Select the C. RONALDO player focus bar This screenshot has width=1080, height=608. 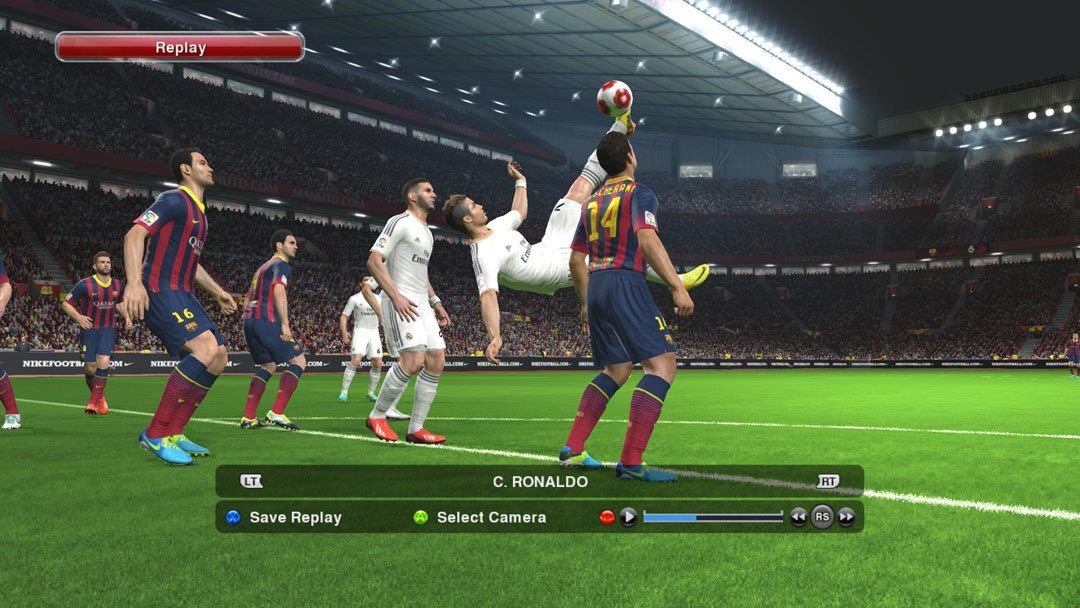click(540, 481)
